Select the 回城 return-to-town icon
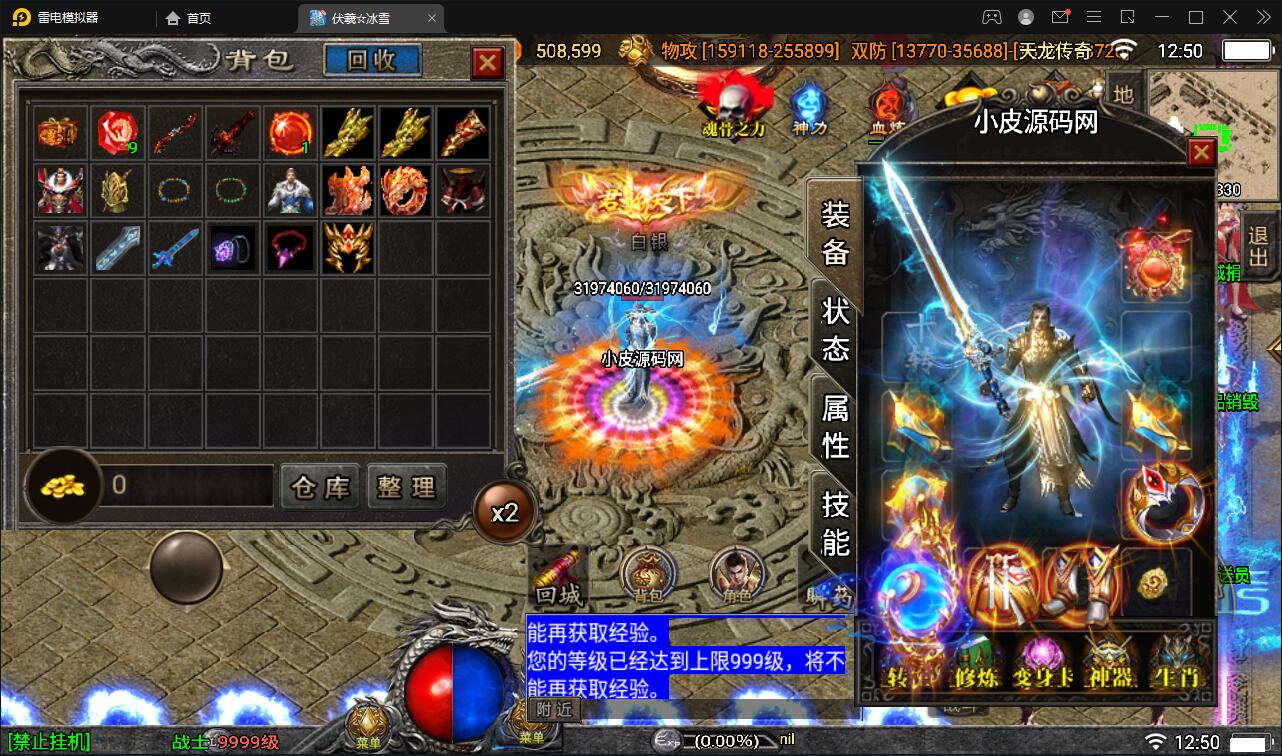 point(558,576)
